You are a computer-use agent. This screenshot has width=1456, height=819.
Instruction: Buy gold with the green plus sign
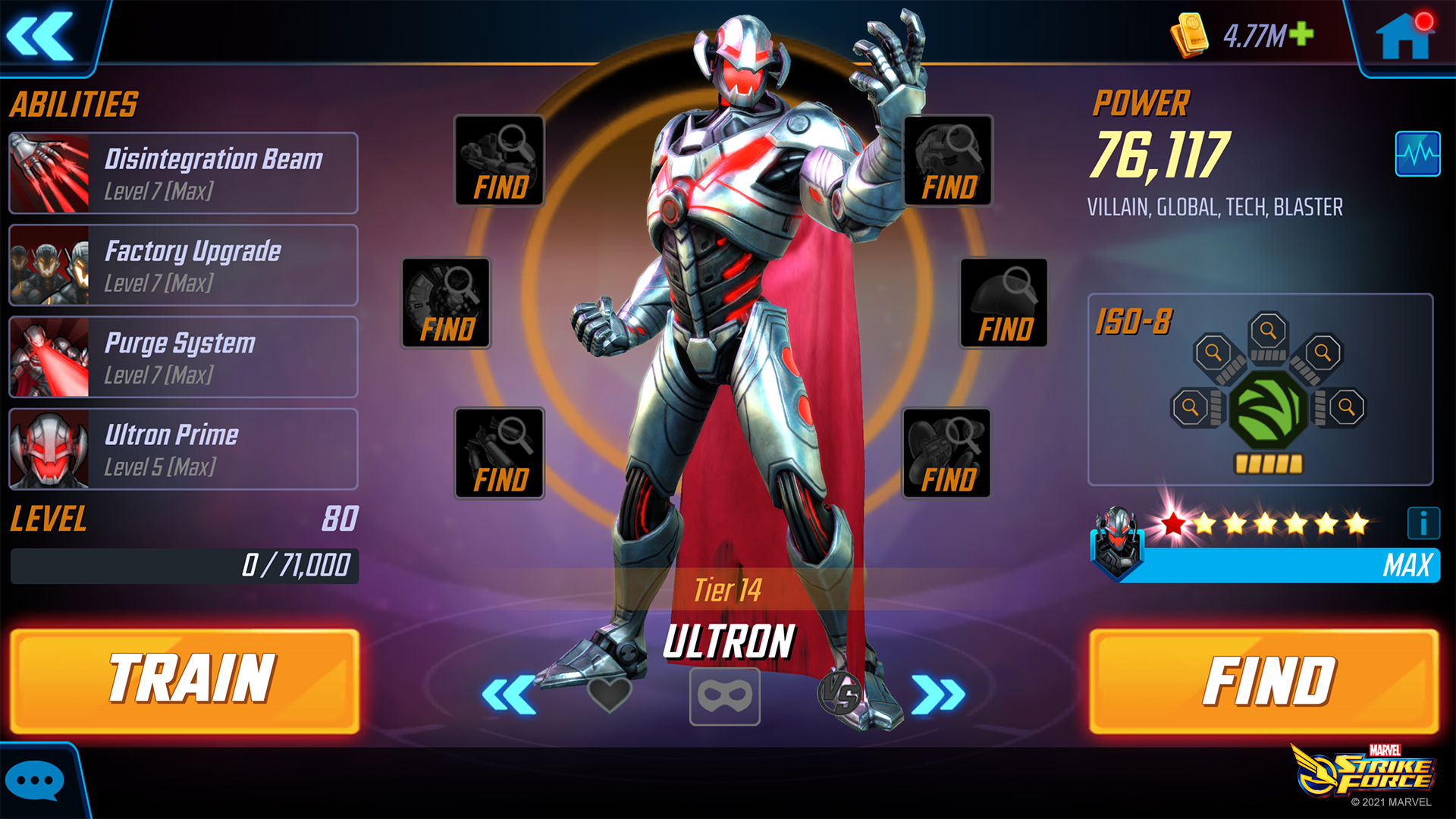tap(1301, 35)
